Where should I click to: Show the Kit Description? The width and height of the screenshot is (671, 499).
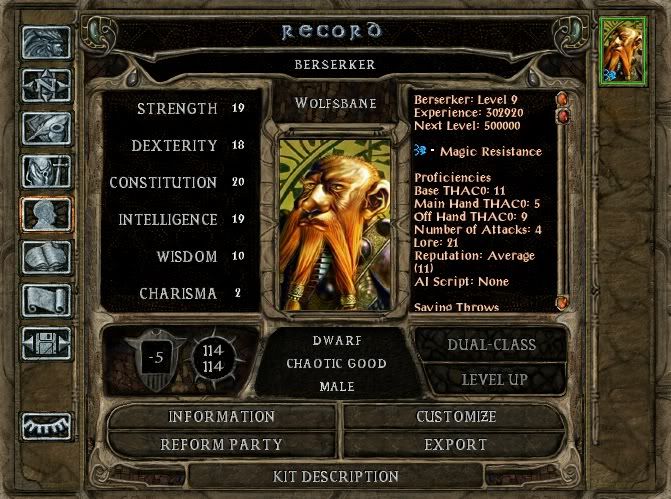pos(336,476)
